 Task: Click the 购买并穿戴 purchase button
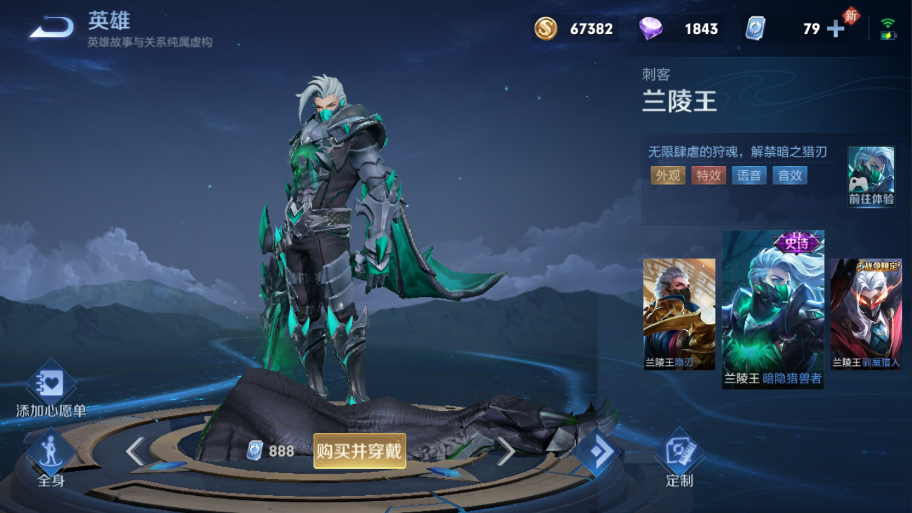pos(359,451)
